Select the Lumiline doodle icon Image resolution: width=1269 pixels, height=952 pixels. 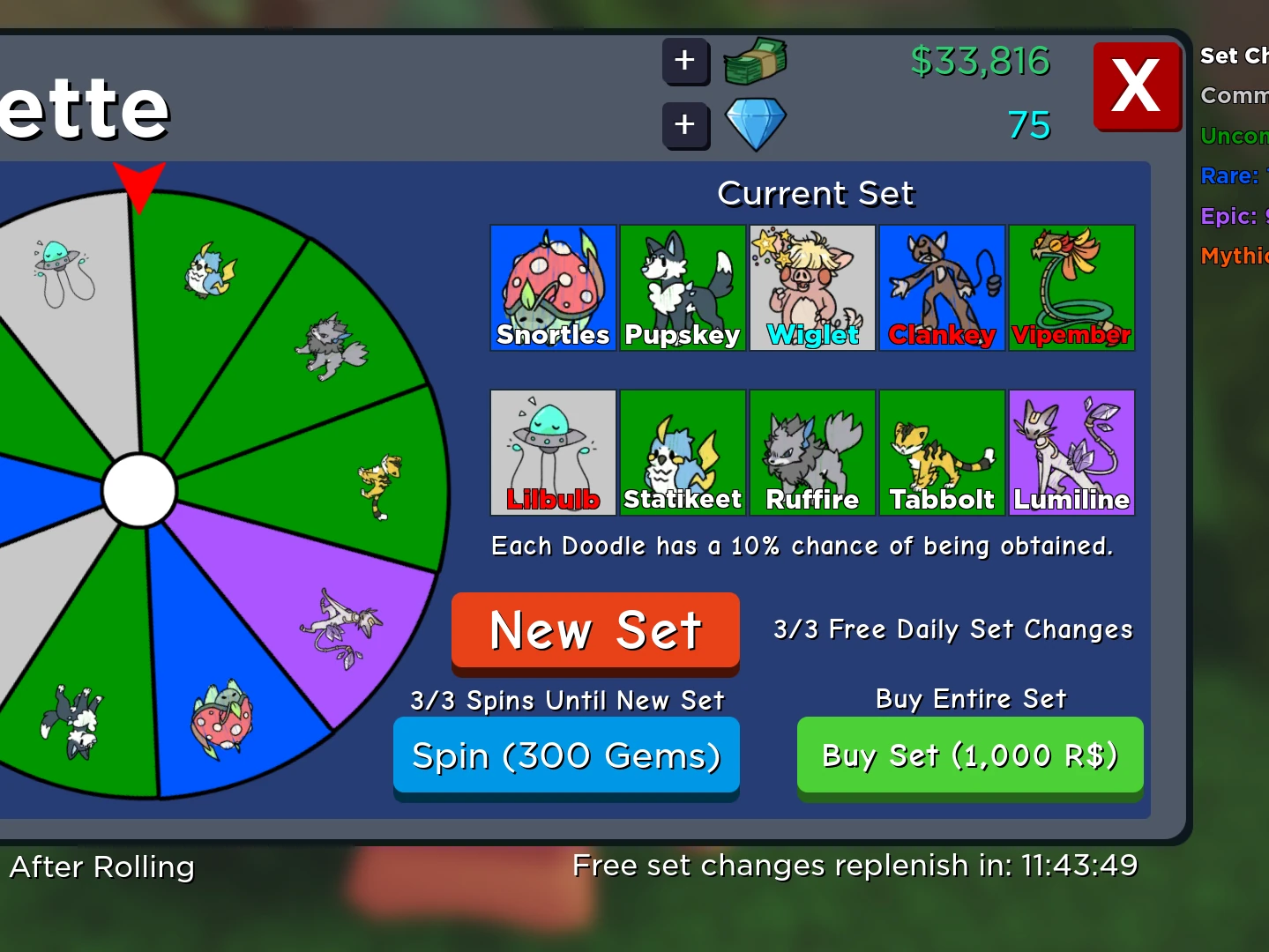(1071, 452)
